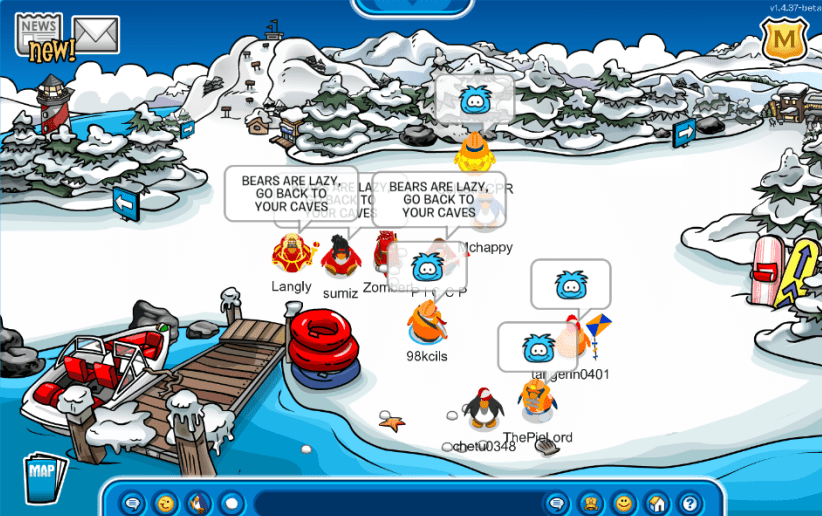Open the mail envelope inbox

click(x=96, y=35)
